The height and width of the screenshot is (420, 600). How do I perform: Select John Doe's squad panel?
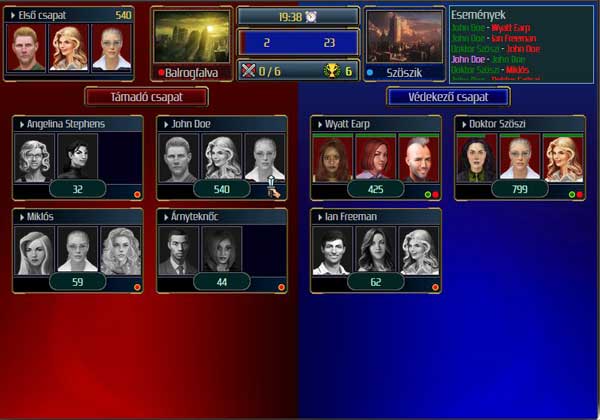pos(222,159)
